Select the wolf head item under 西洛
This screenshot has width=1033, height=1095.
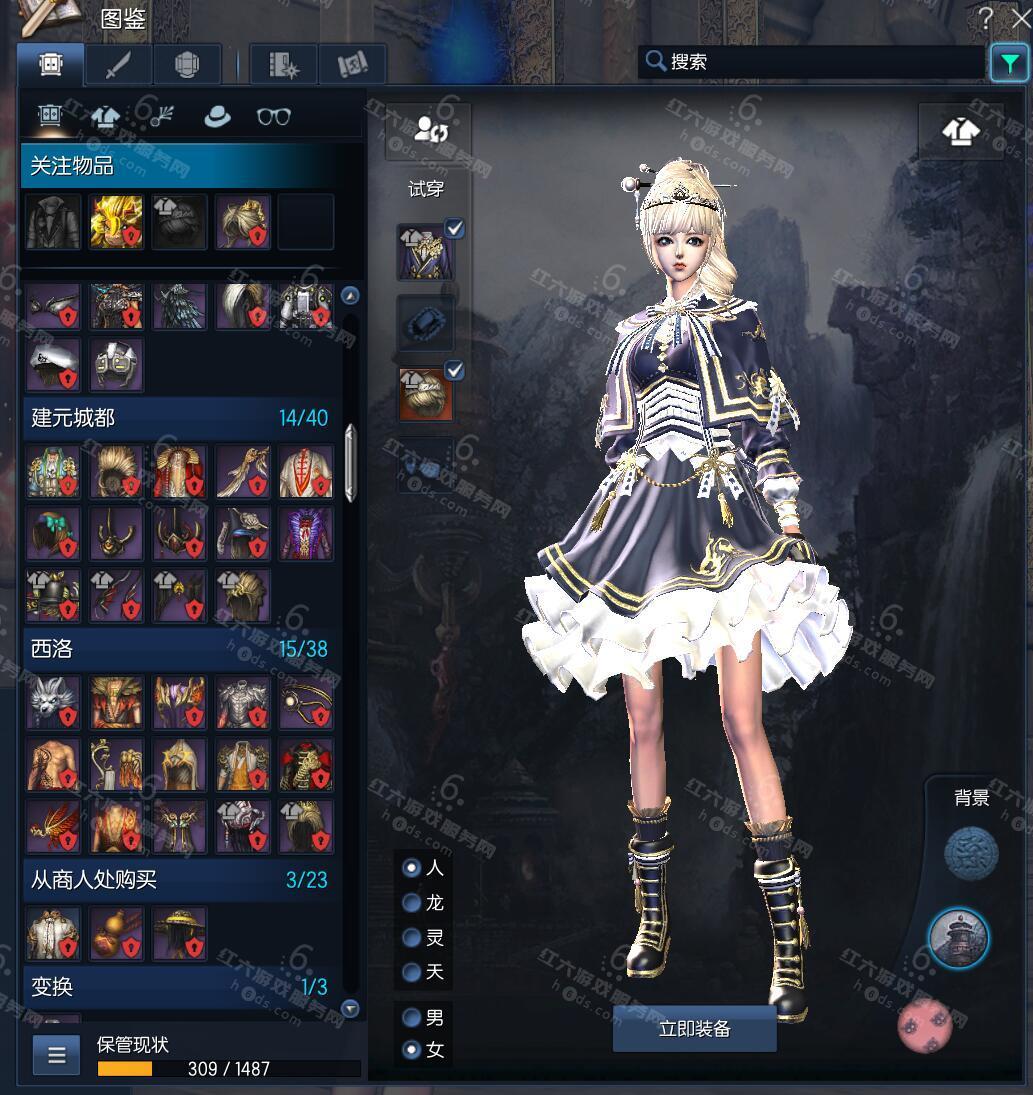[x=54, y=702]
